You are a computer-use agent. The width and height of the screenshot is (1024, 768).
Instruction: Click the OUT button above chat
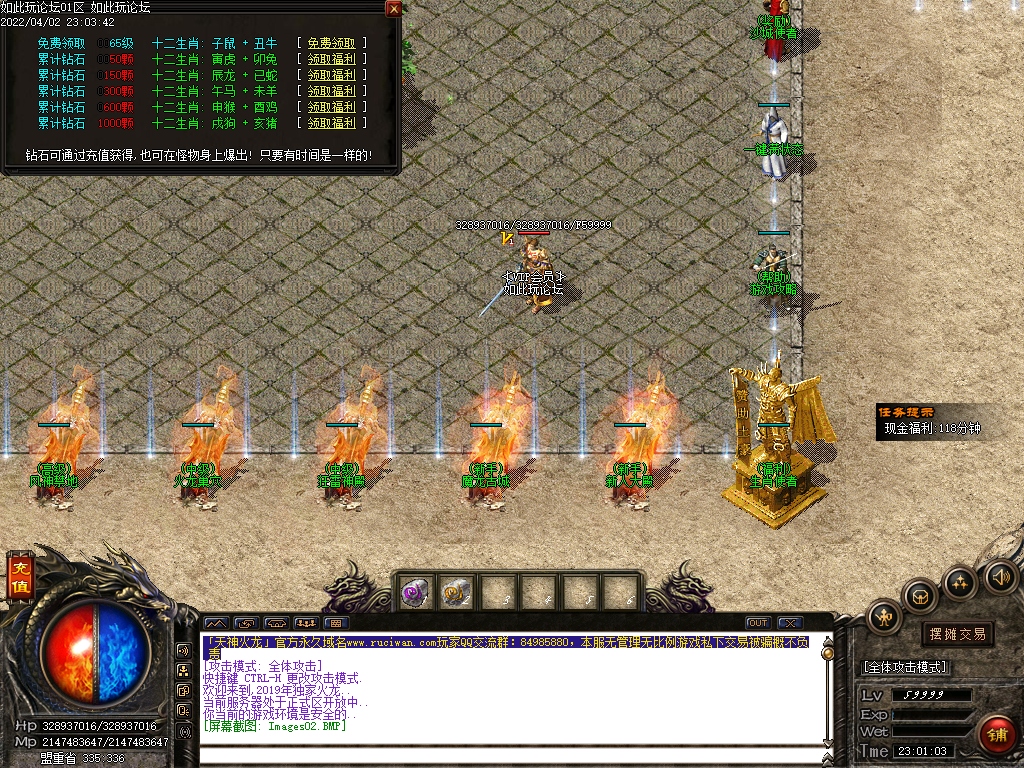click(x=758, y=623)
